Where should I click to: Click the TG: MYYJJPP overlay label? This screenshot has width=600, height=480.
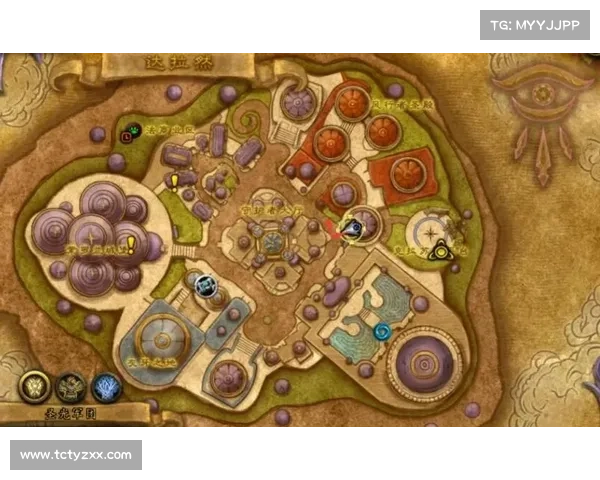[535, 24]
